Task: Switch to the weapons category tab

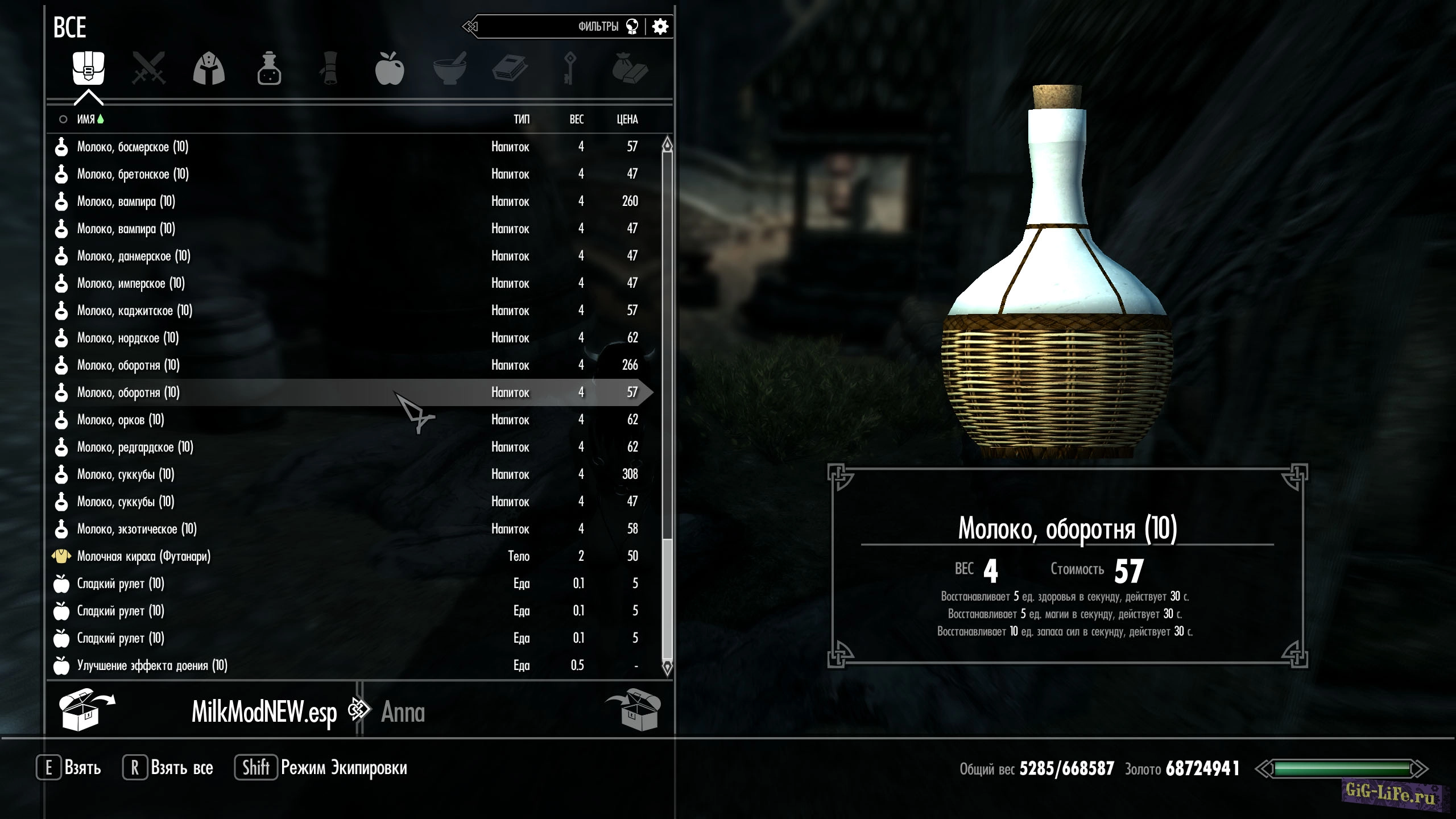Action: tap(148, 69)
